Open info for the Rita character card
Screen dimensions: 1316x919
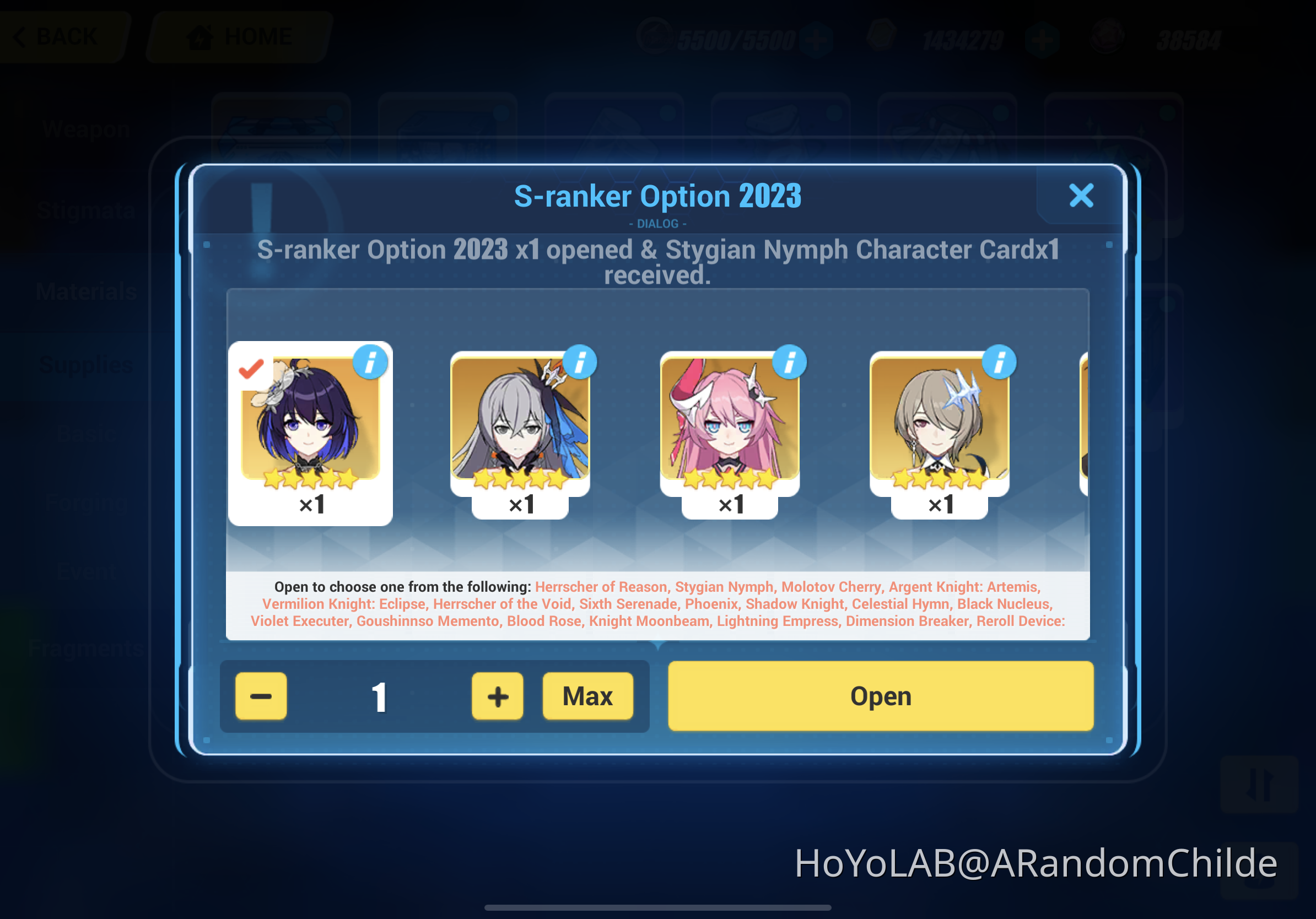click(999, 361)
